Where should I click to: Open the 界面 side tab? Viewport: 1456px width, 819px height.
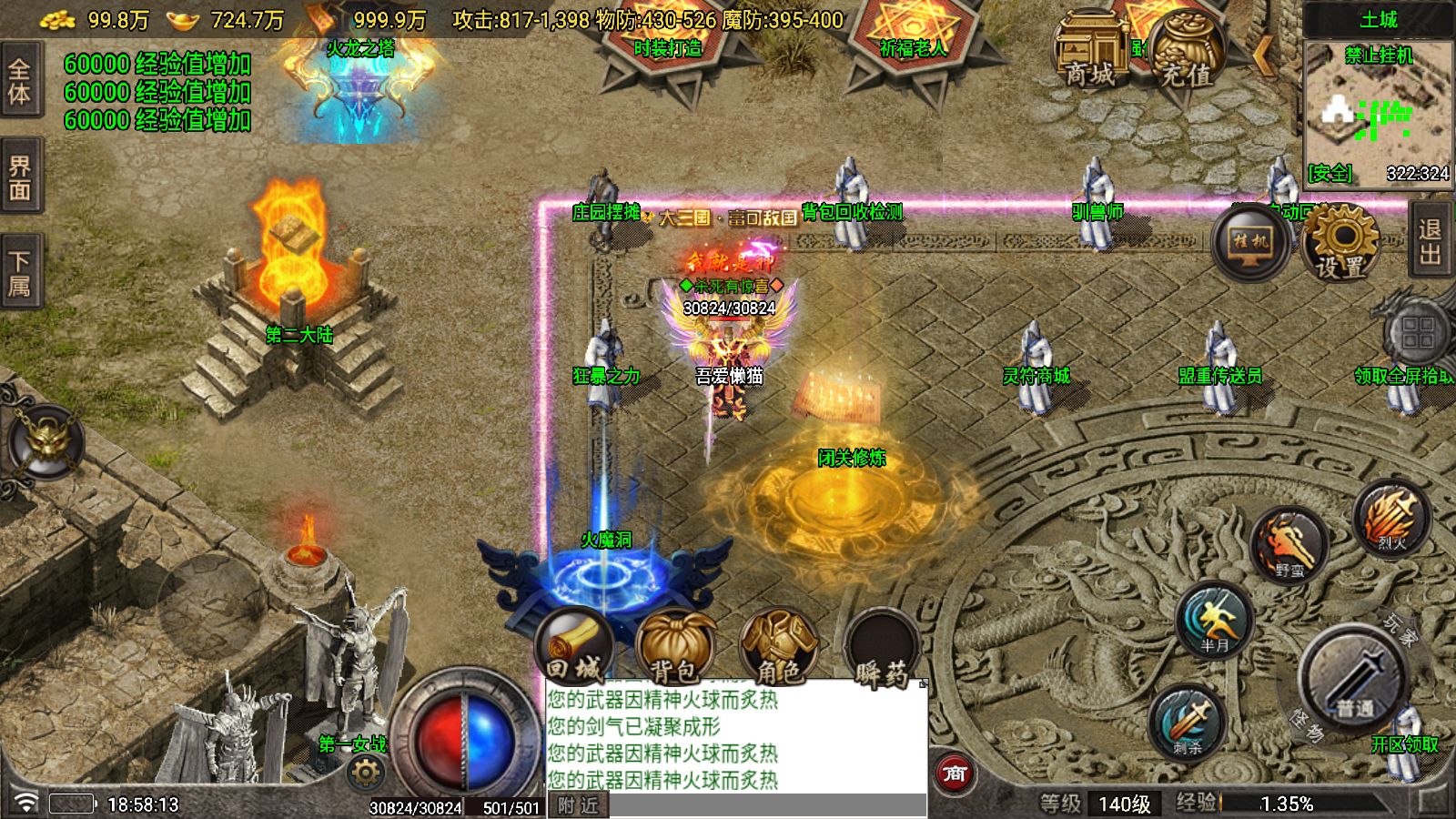click(x=19, y=177)
